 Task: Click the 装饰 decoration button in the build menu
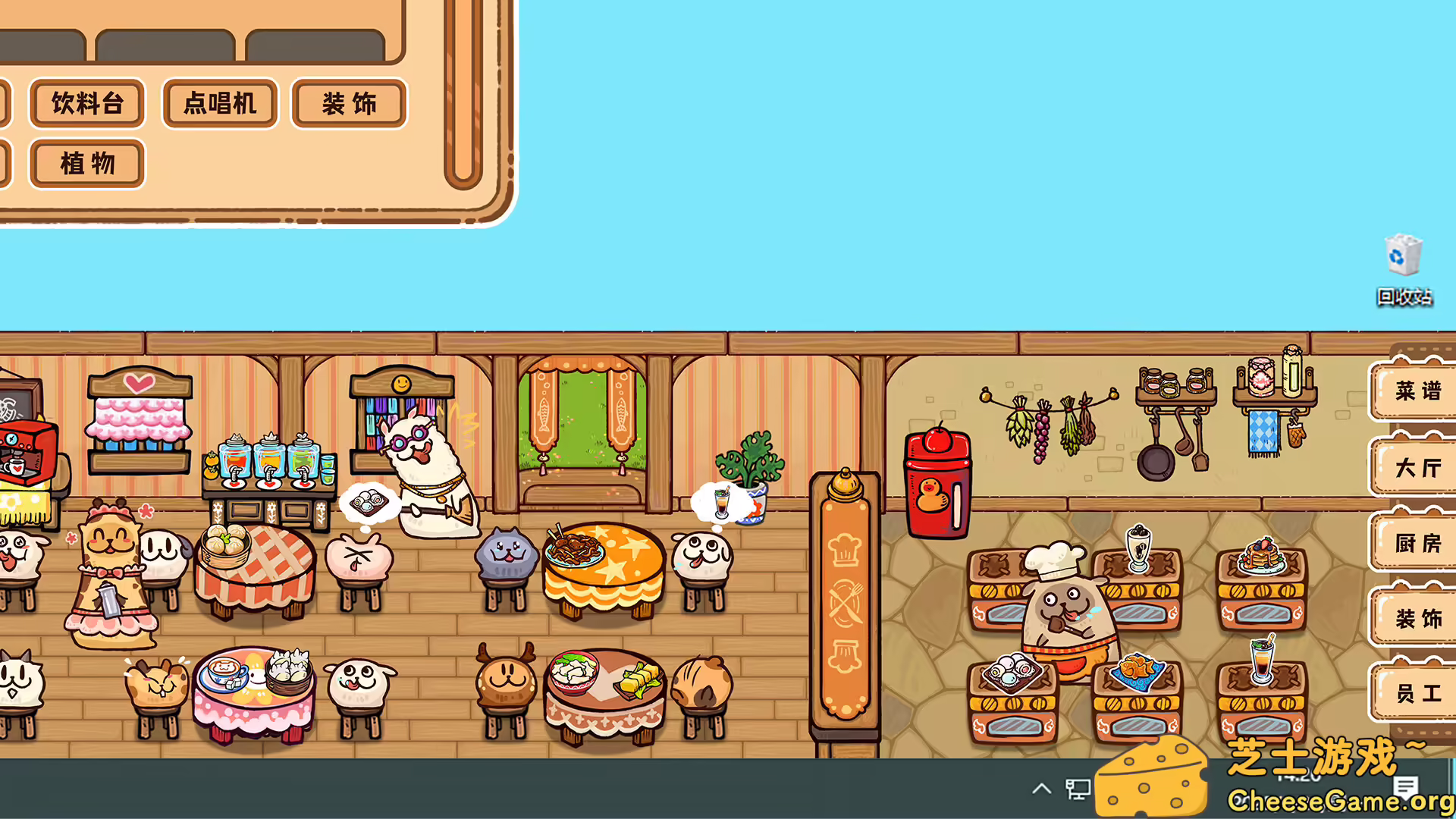pyautogui.click(x=348, y=104)
